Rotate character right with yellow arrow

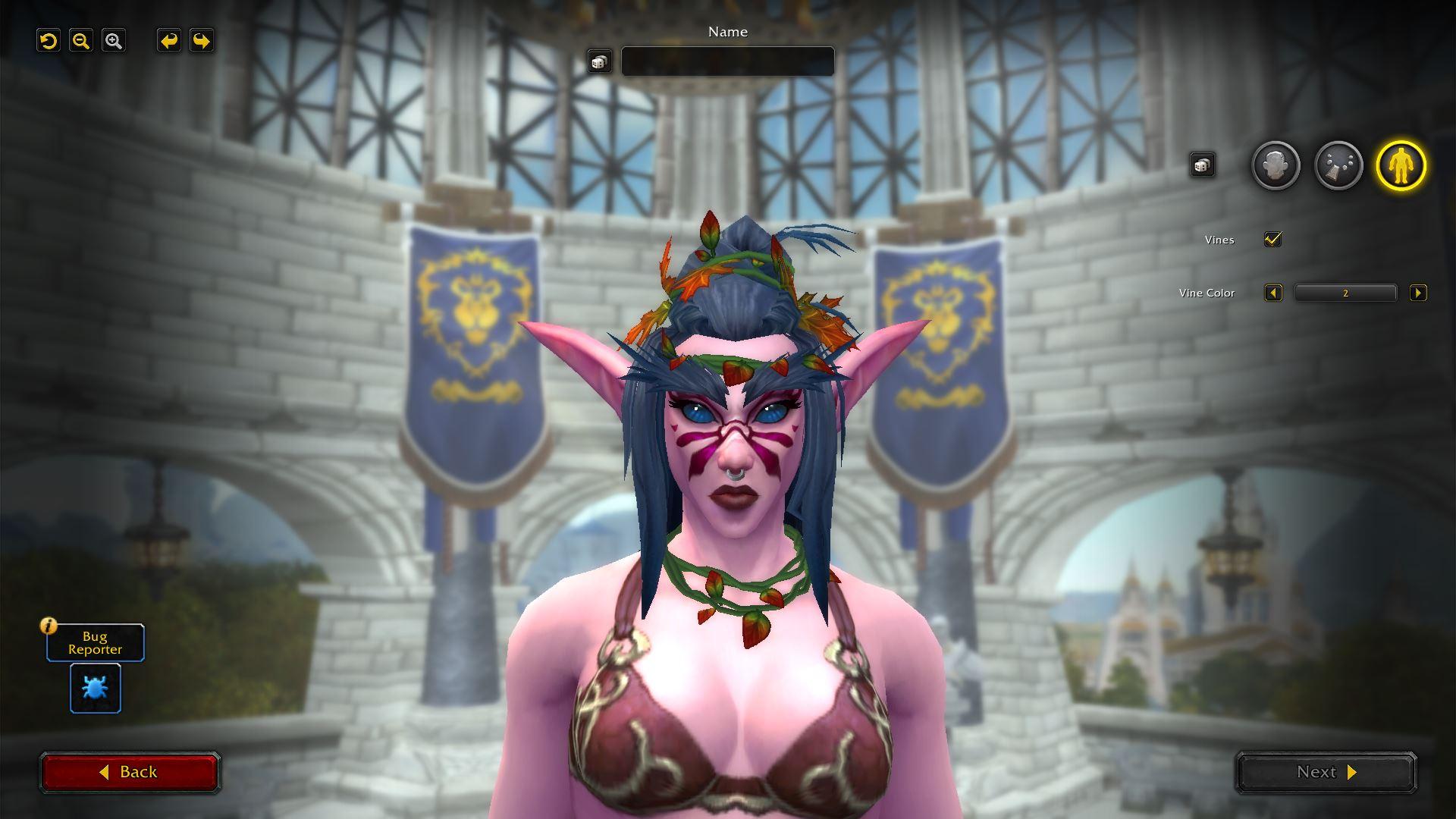click(x=201, y=41)
